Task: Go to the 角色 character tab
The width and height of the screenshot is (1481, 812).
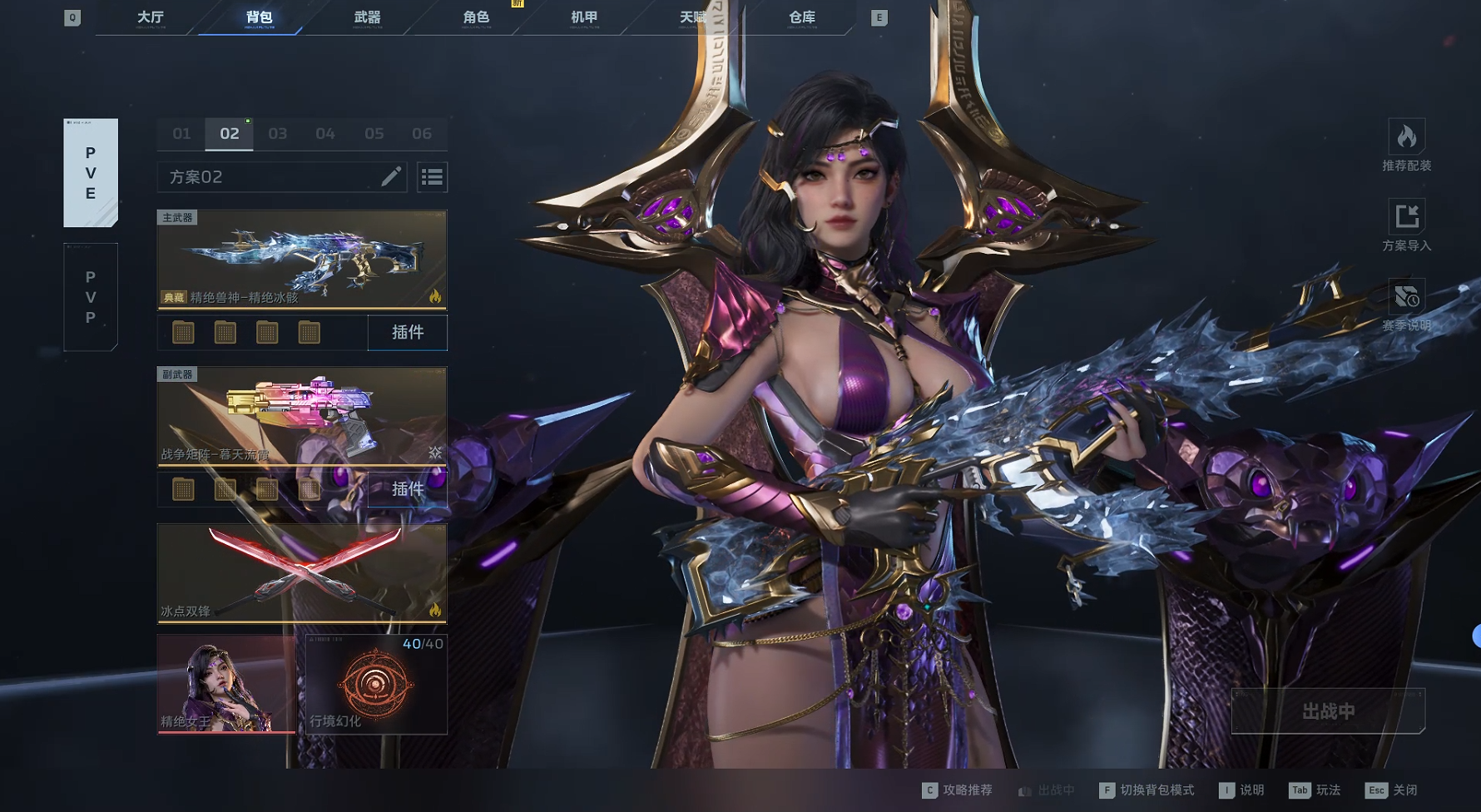Action: pyautogui.click(x=476, y=17)
